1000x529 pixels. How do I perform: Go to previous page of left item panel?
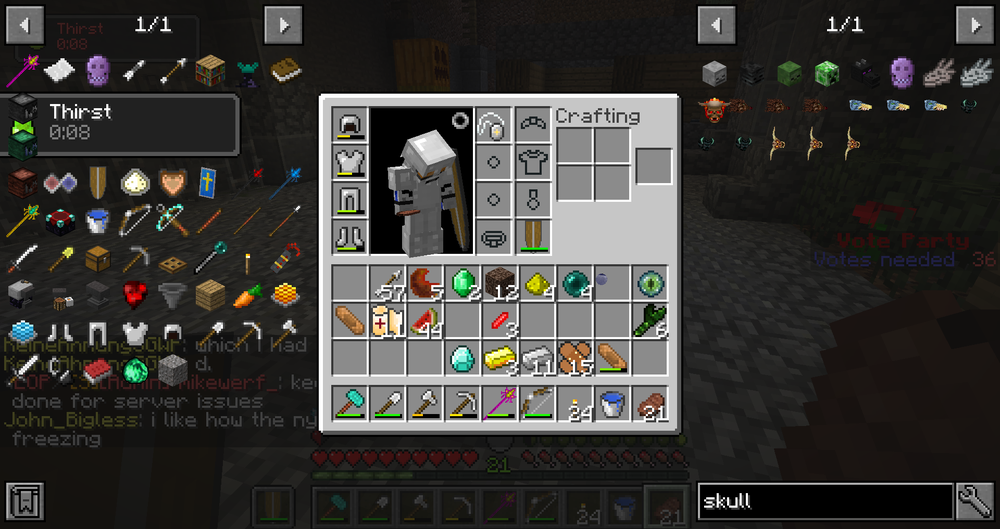[x=25, y=24]
